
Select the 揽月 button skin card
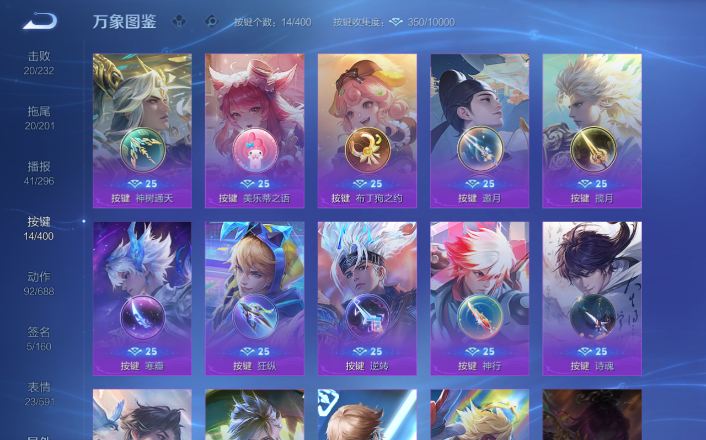[x=592, y=130]
